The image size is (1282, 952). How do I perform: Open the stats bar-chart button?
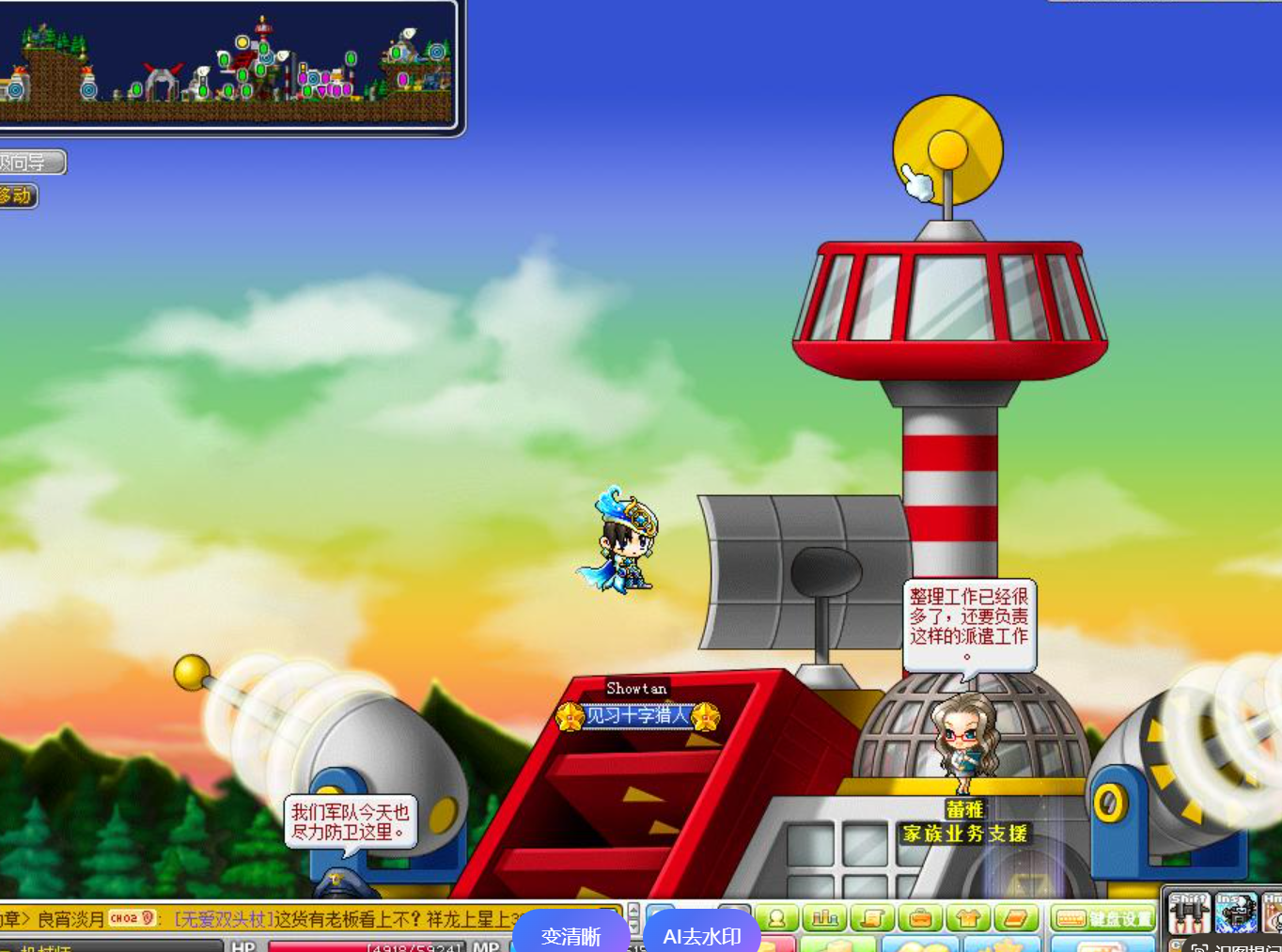[824, 918]
